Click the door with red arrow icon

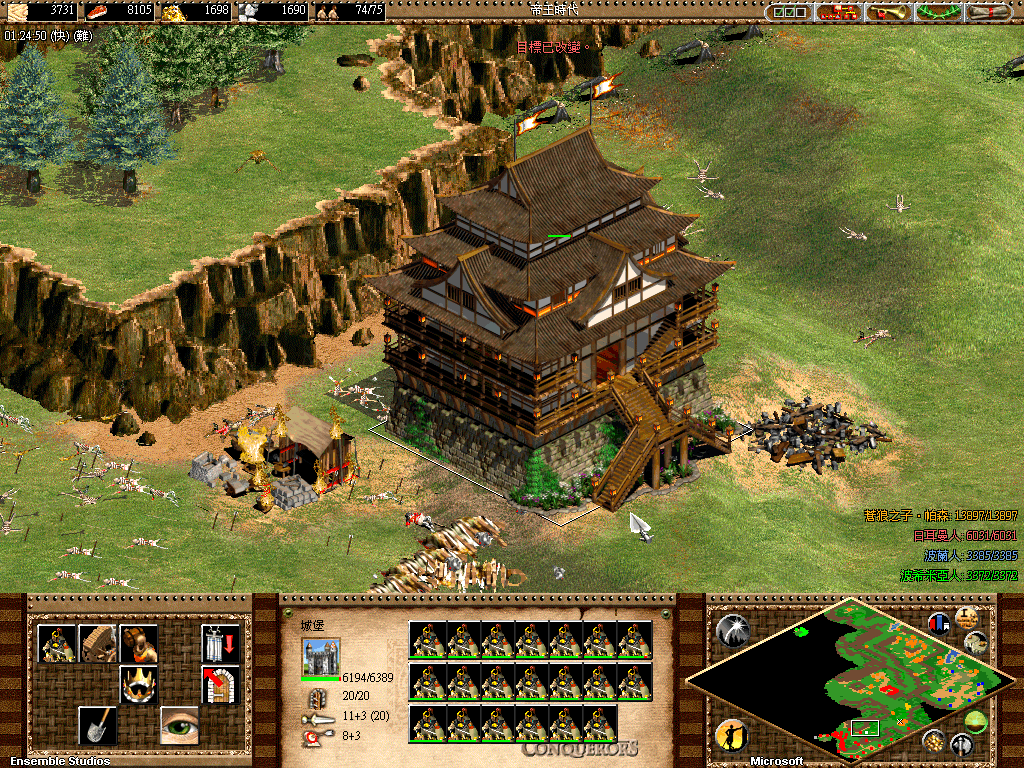pos(220,684)
